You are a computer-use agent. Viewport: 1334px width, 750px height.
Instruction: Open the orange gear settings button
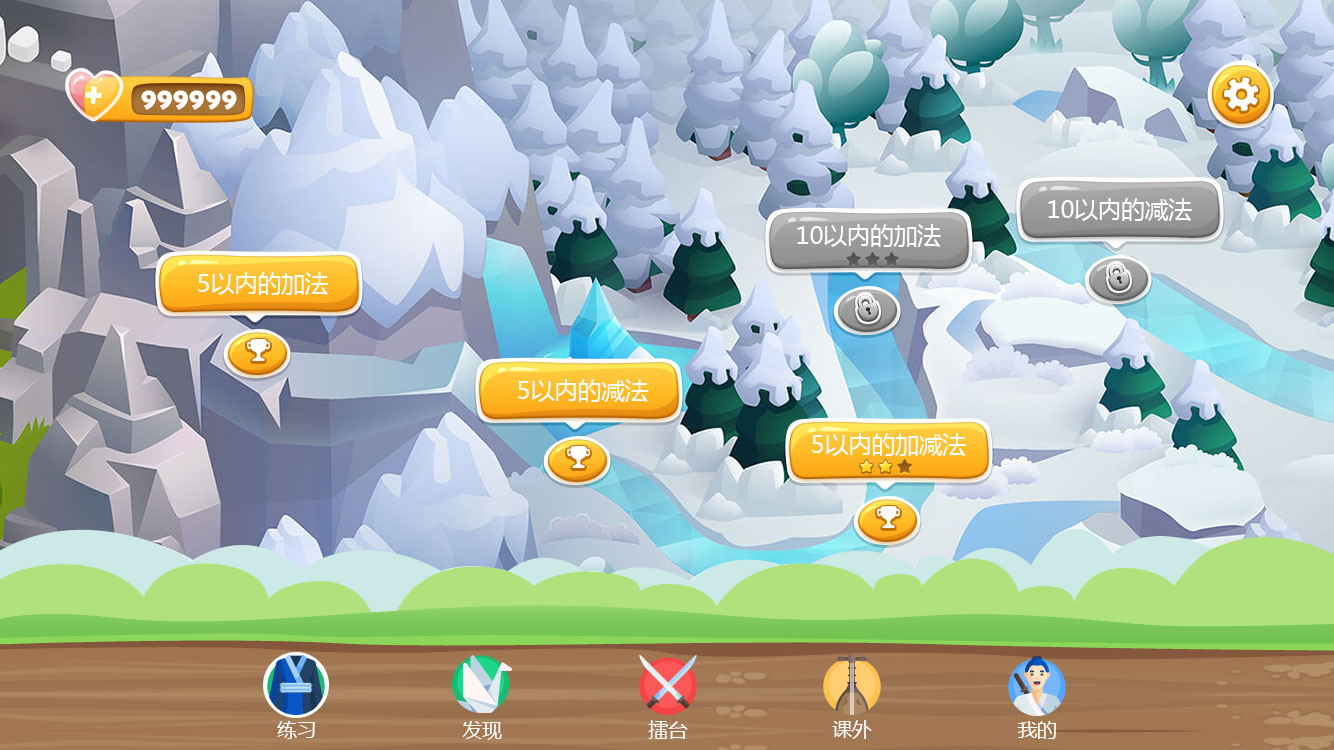(x=1240, y=95)
